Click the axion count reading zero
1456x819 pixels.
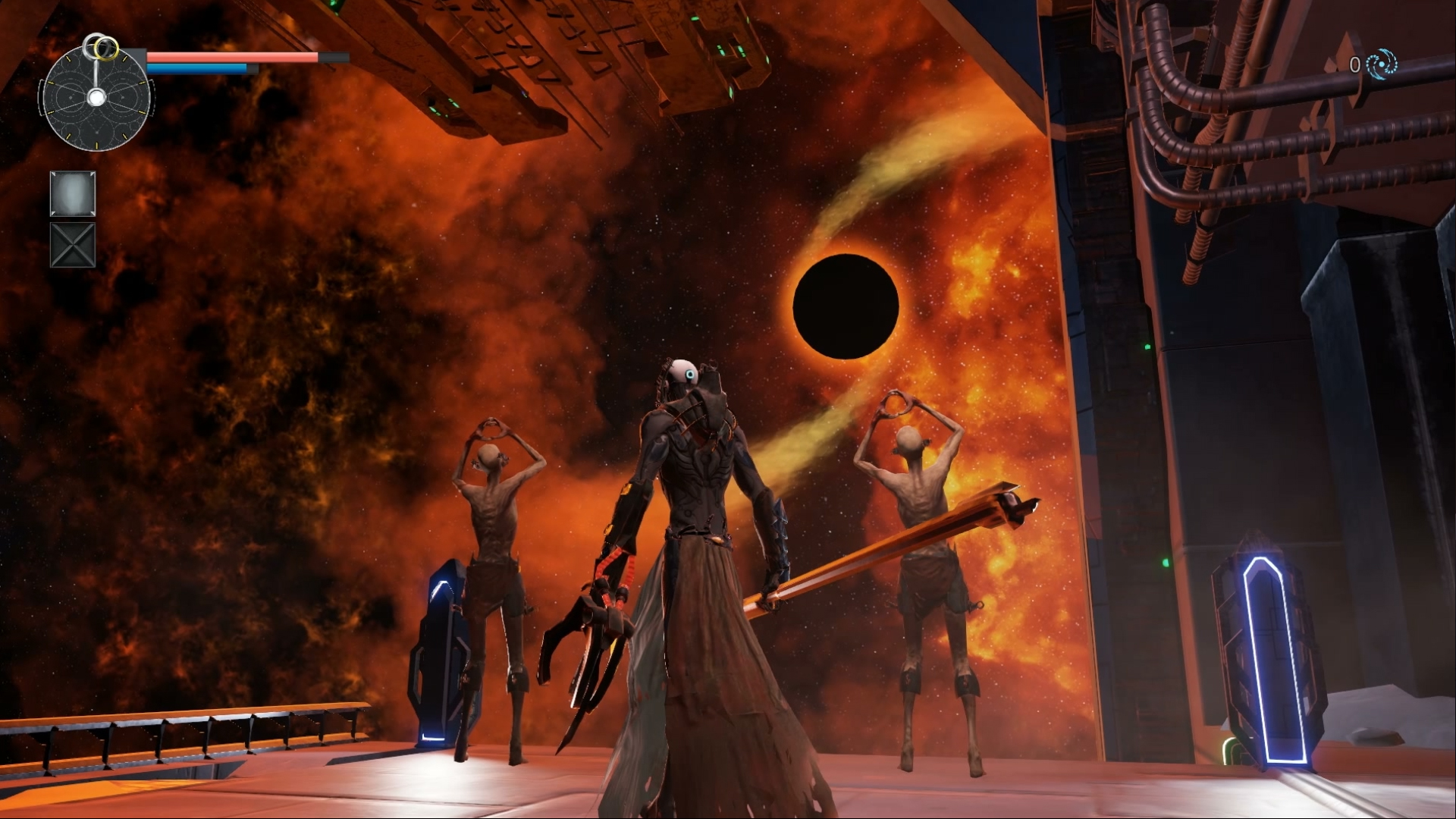coord(1356,64)
